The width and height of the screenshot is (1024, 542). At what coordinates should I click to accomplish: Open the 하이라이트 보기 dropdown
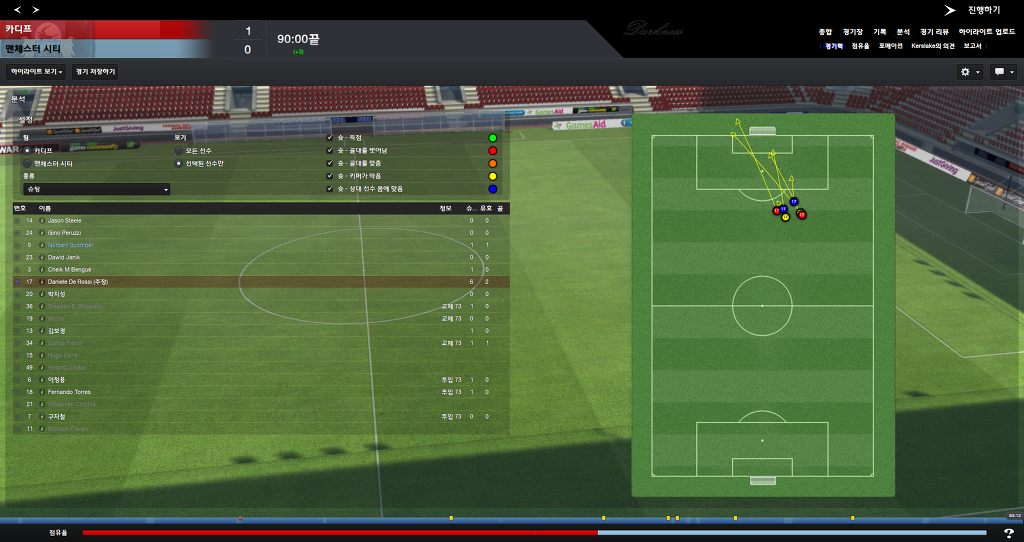click(x=36, y=72)
